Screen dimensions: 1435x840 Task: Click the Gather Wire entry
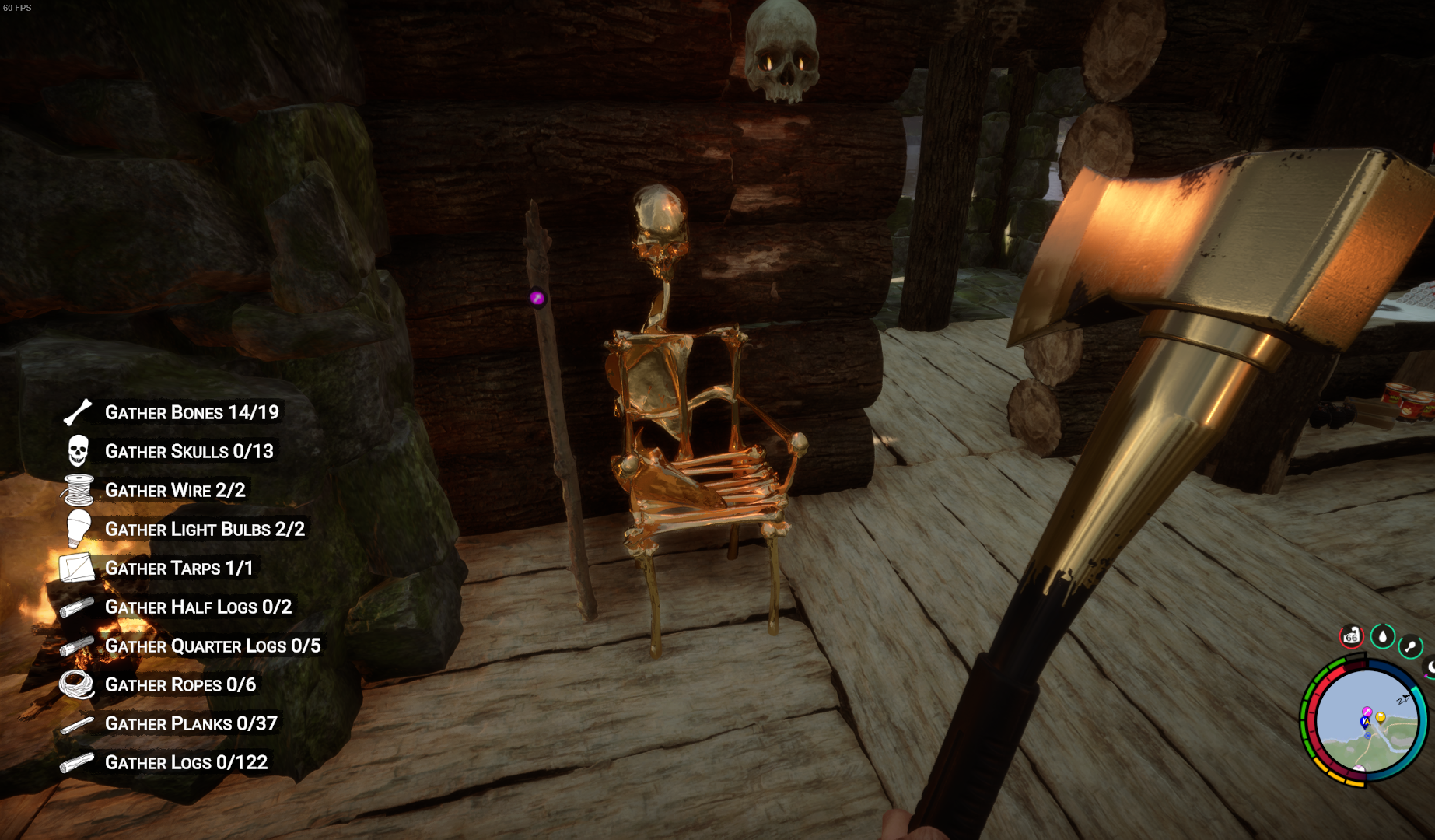175,490
